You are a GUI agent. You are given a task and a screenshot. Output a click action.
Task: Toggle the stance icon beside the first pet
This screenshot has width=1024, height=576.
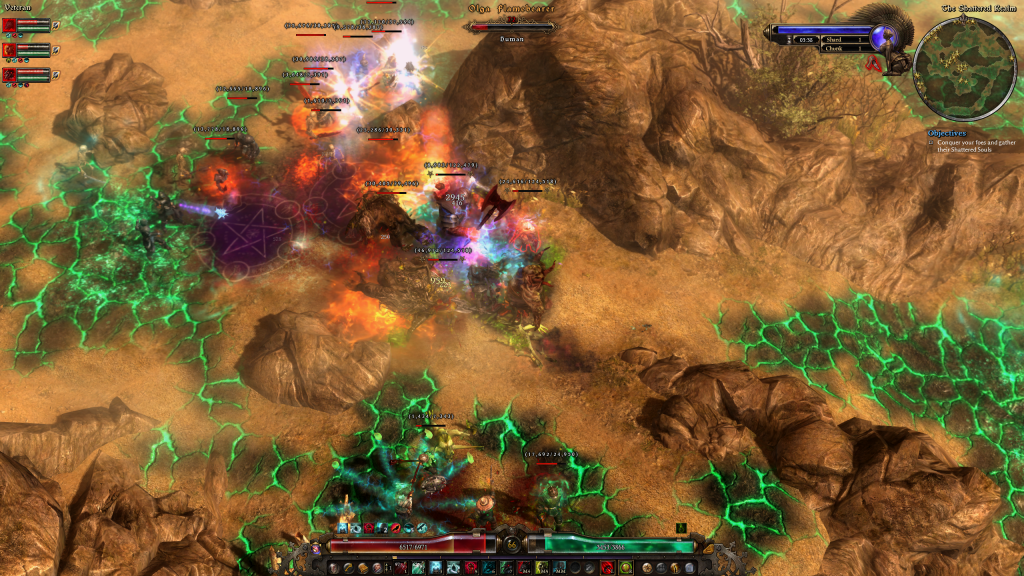[56, 24]
